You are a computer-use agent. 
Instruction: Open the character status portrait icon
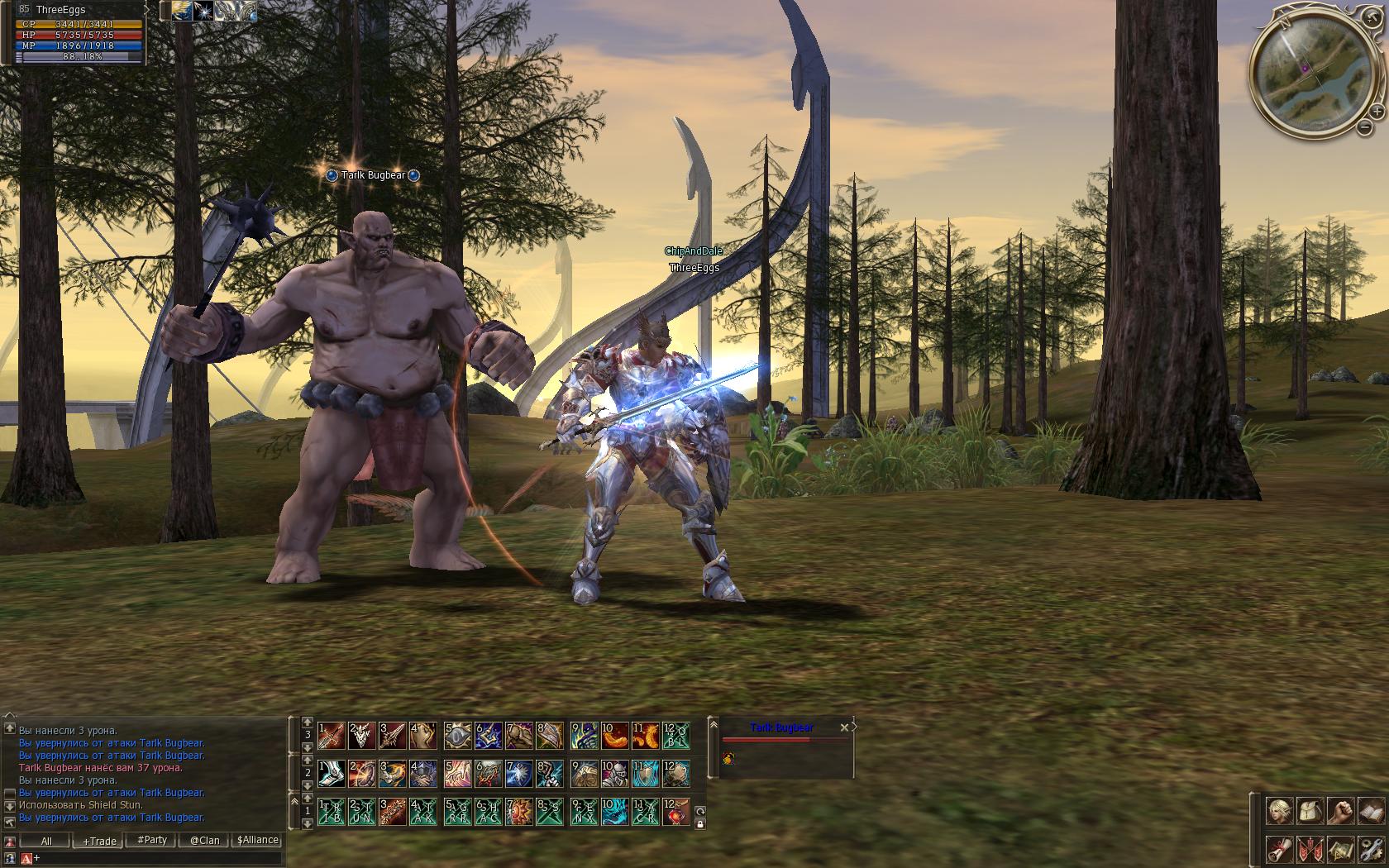click(x=1279, y=811)
